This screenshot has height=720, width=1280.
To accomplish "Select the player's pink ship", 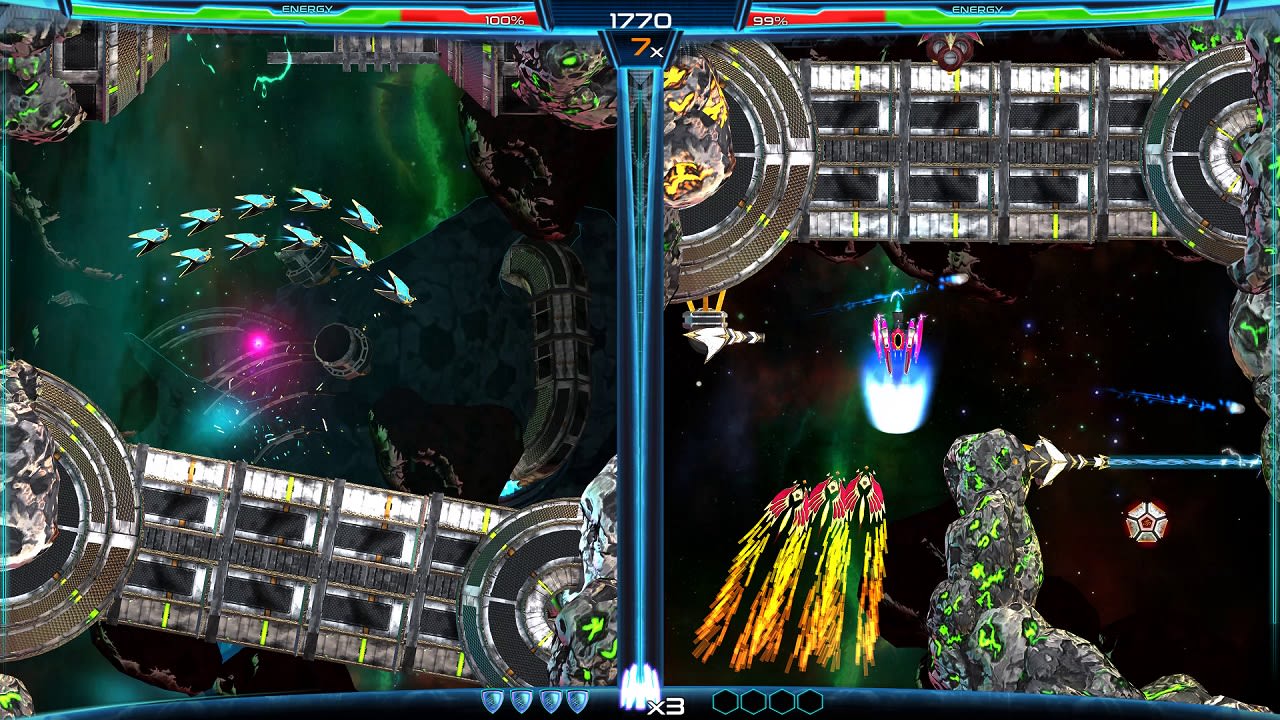I will click(x=897, y=338).
